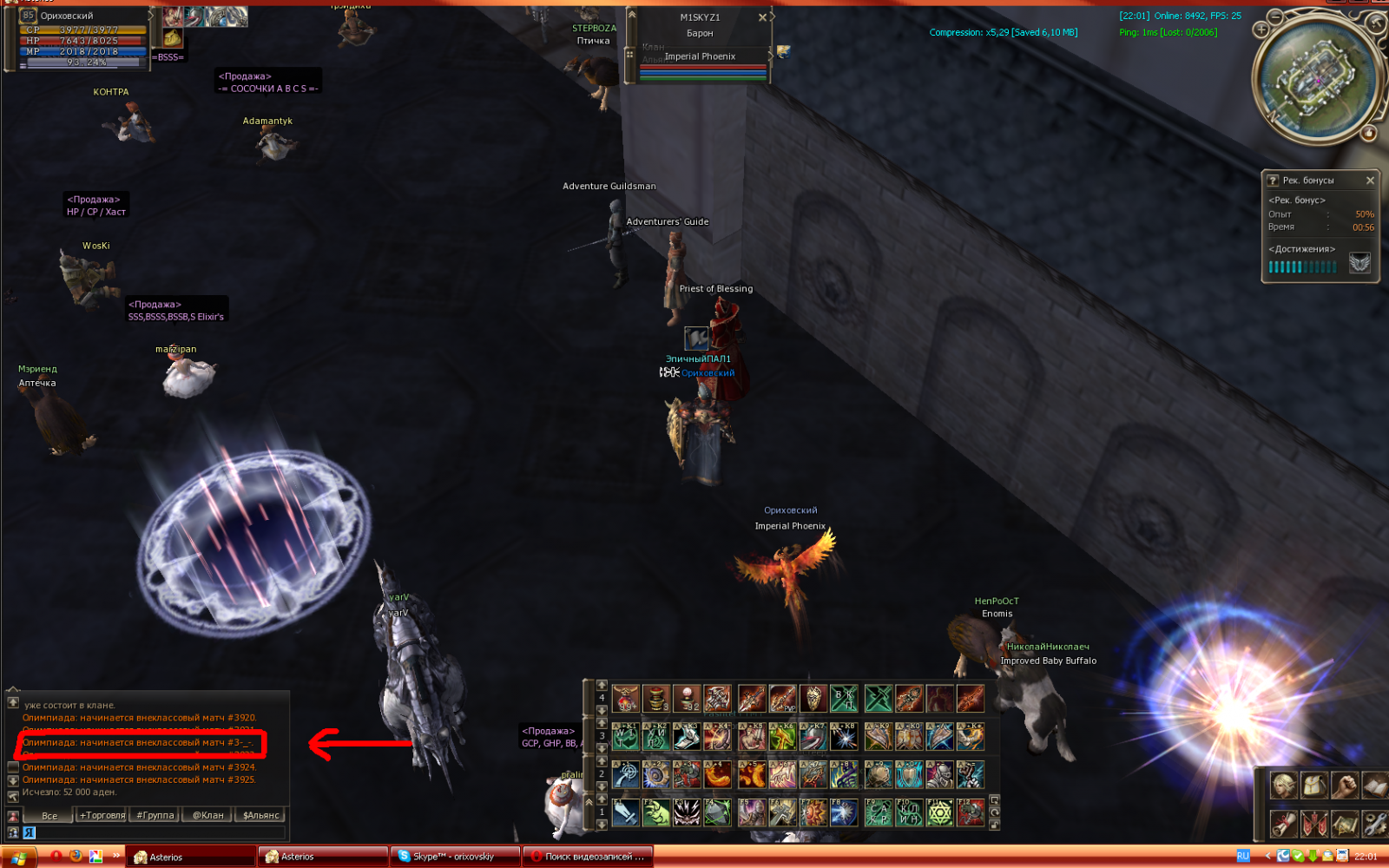Use the red potion stack marked 99+
This screenshot has height=868, width=1389.
click(625, 698)
